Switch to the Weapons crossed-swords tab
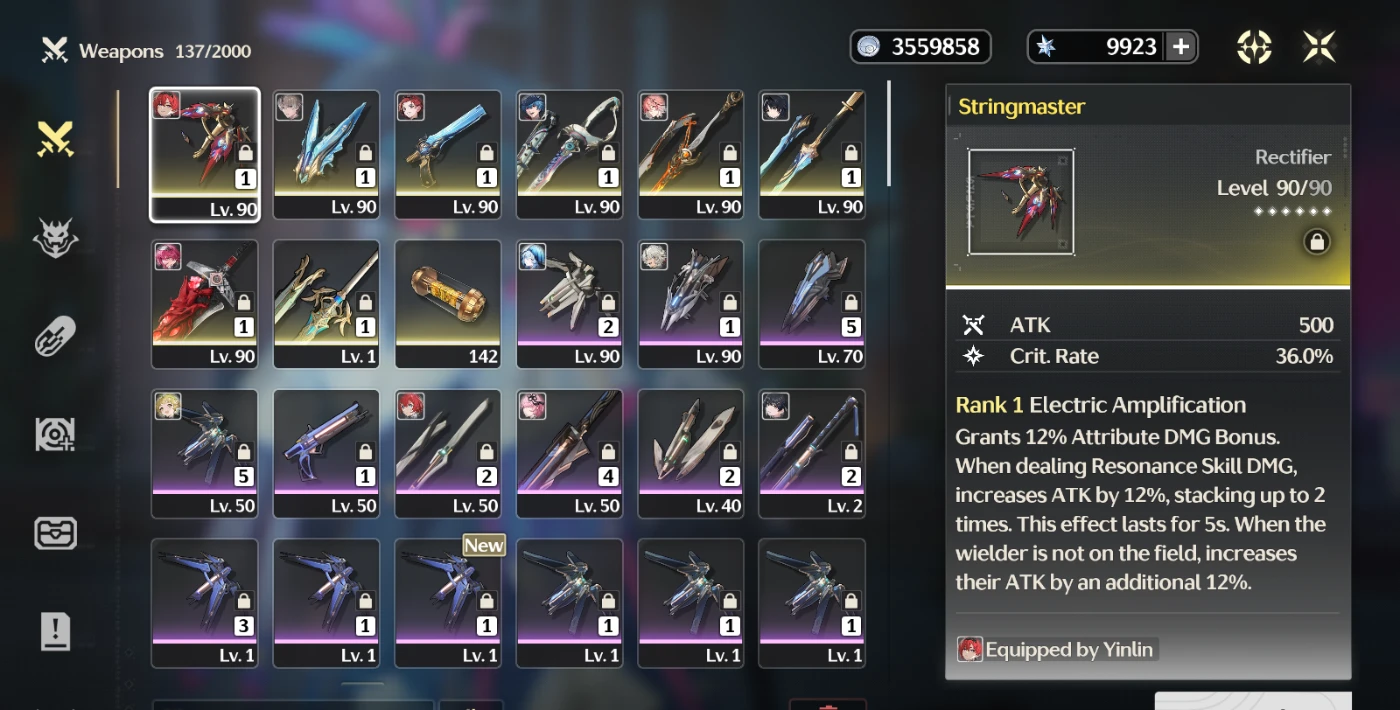The height and width of the screenshot is (710, 1400). 55,139
